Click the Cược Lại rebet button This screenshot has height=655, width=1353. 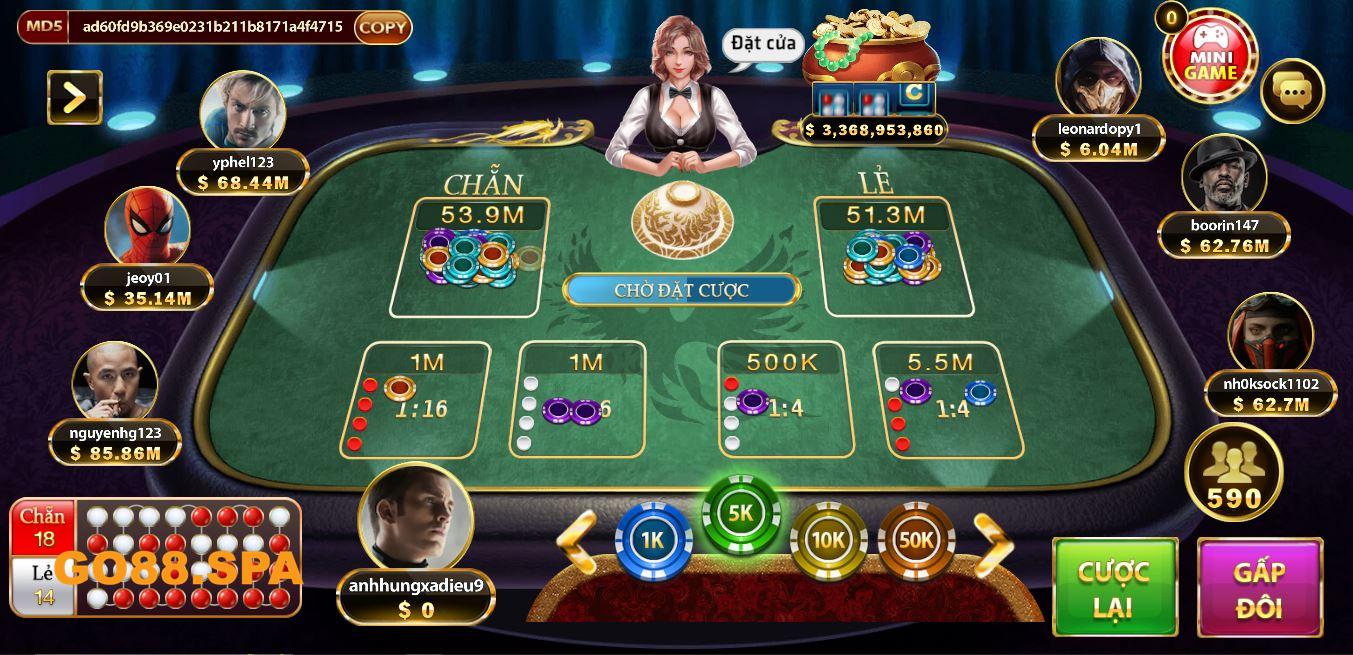pyautogui.click(x=1114, y=587)
